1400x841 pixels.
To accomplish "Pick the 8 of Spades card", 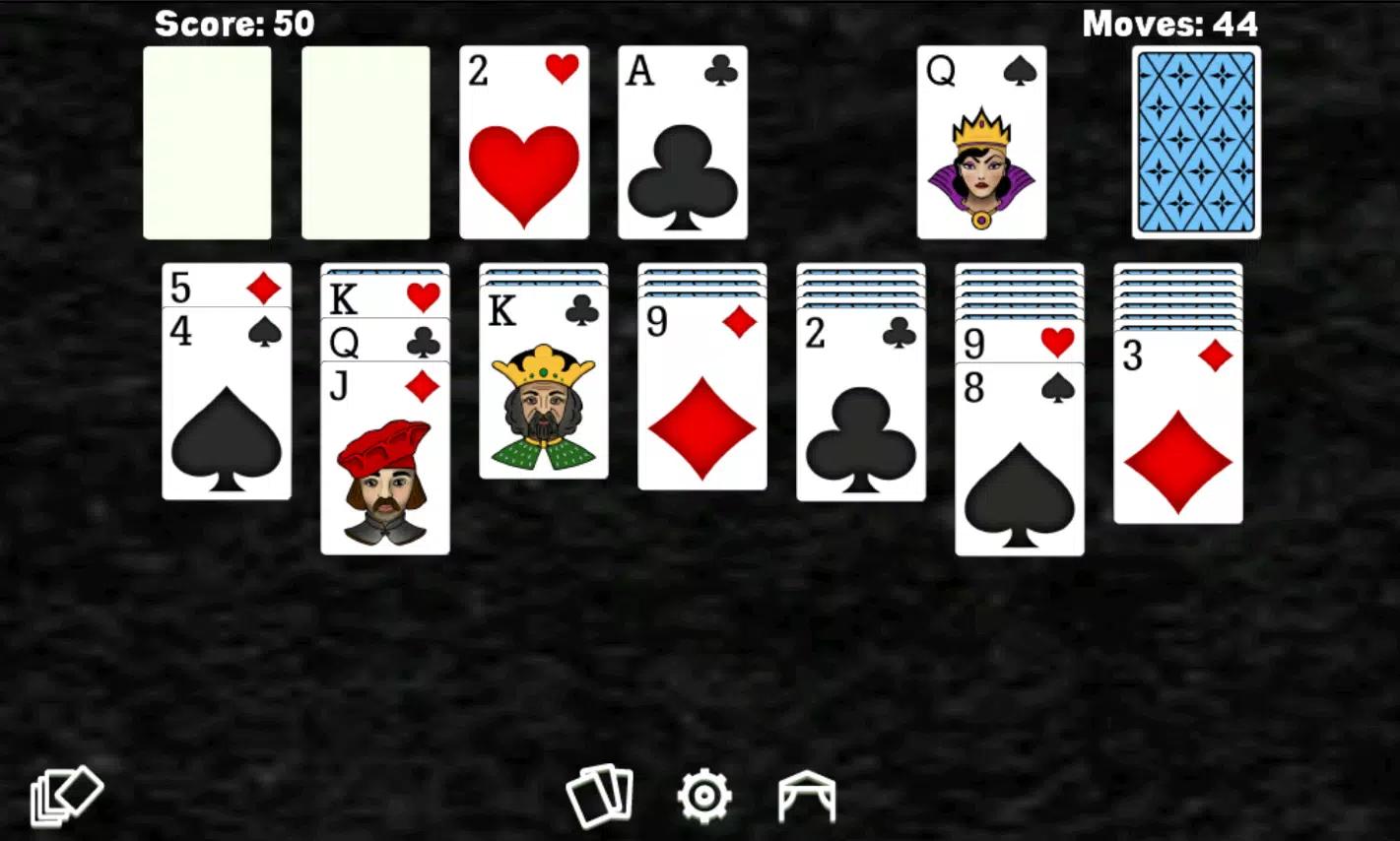I will coord(1020,463).
